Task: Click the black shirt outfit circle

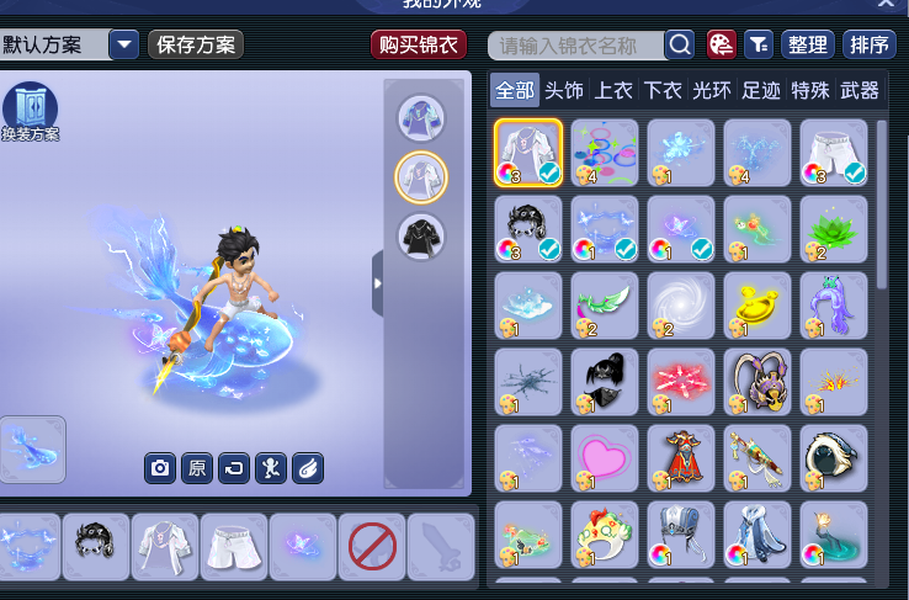Action: [421, 237]
